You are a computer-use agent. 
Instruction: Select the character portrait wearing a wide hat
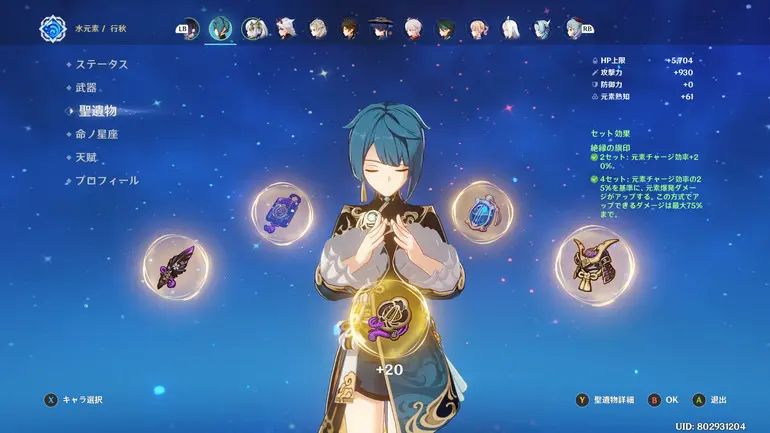381,28
